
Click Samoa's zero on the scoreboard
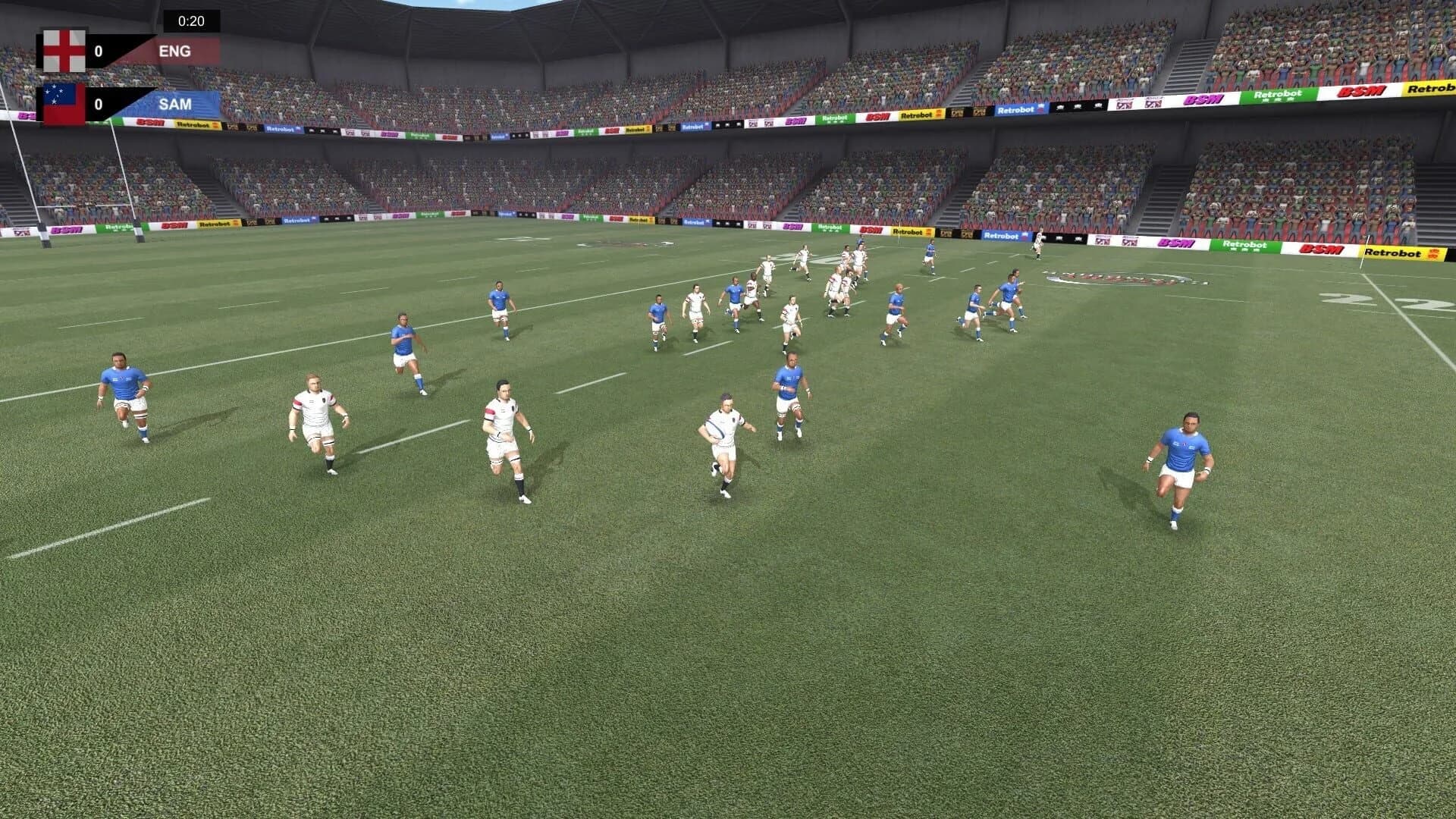pos(99,105)
